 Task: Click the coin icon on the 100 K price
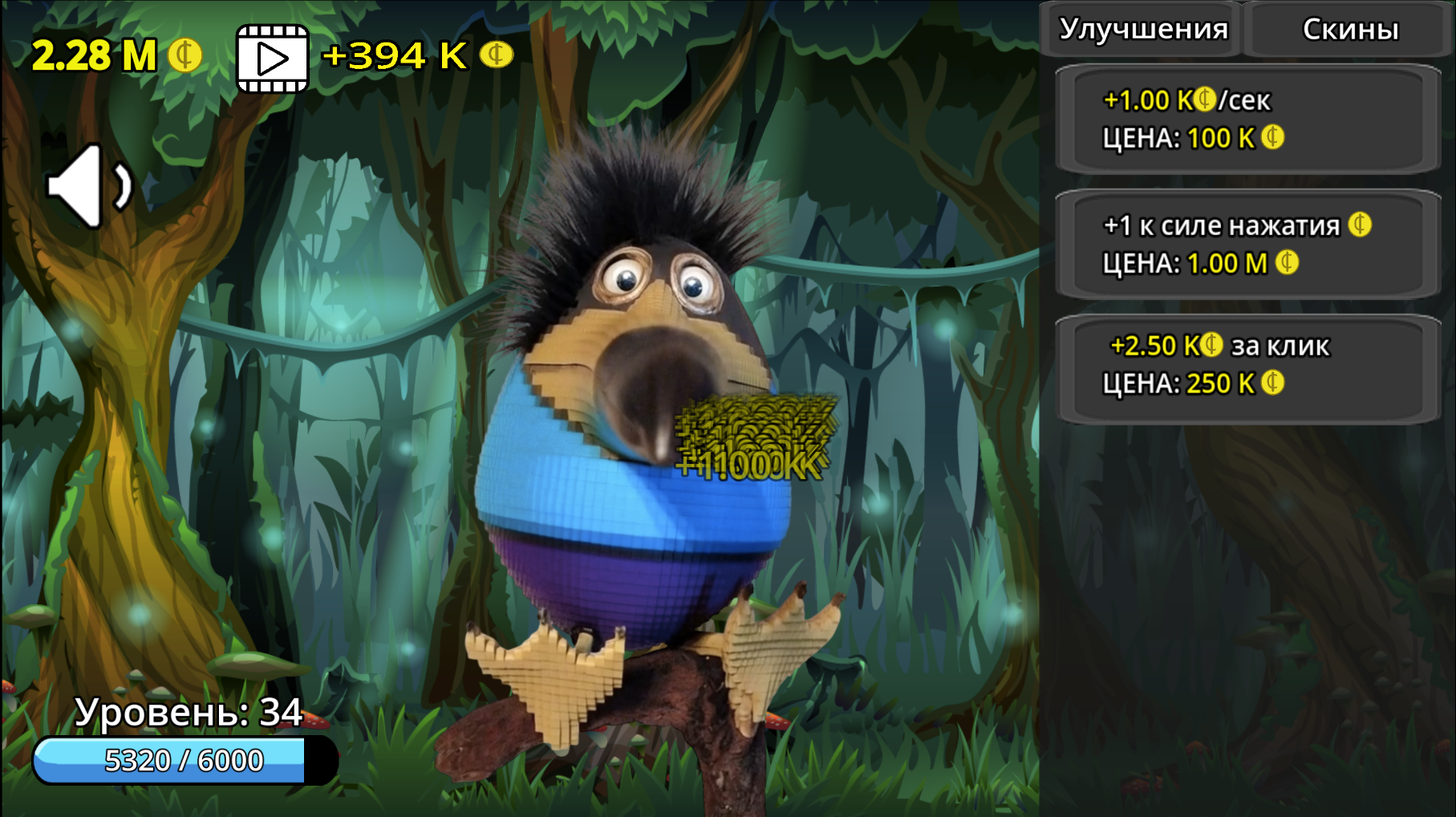point(1274,137)
